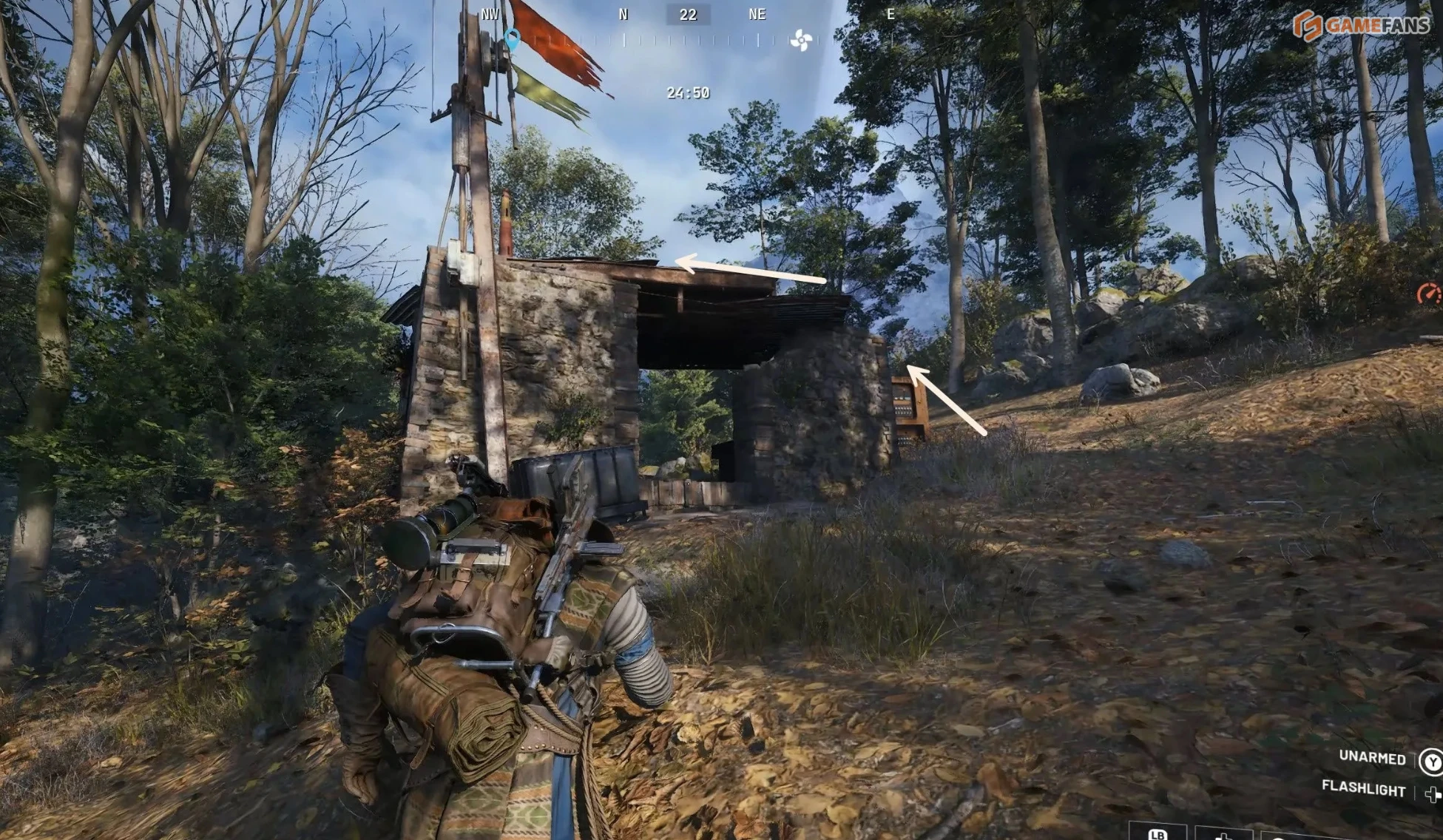Screen dimensions: 1443x840
Task: Click the blue waypoint marker on the compass
Action: coord(511,38)
